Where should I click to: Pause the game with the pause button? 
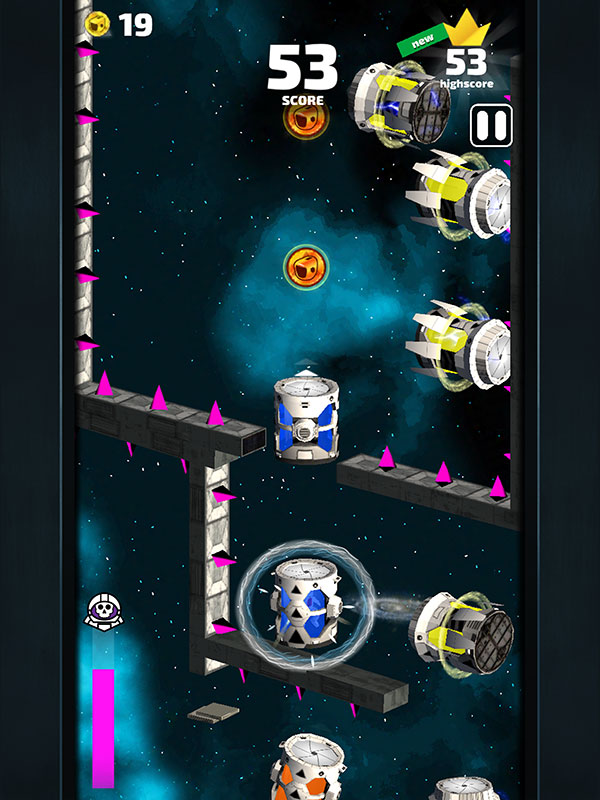tap(491, 126)
